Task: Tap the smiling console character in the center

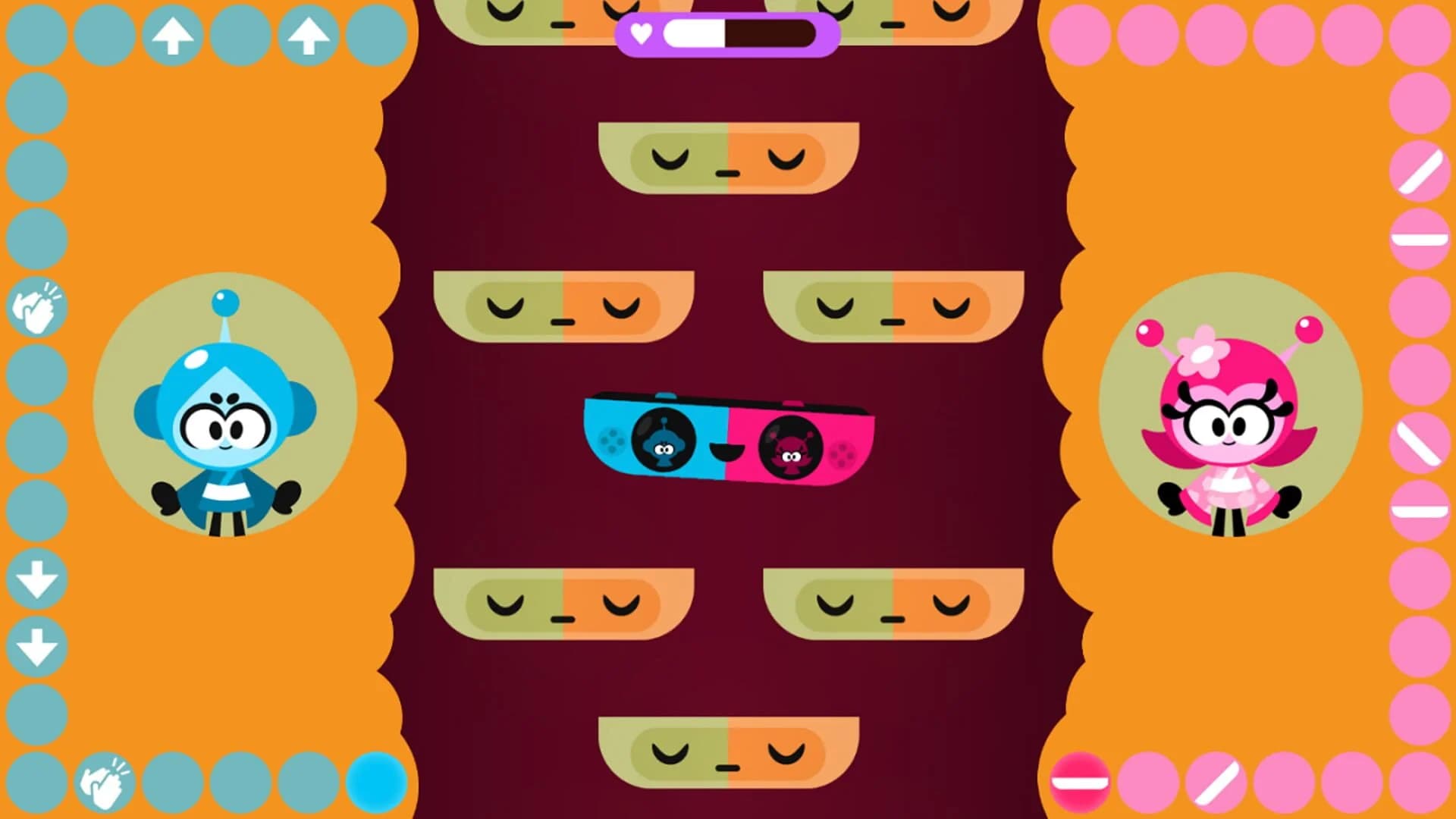Action: click(728, 440)
